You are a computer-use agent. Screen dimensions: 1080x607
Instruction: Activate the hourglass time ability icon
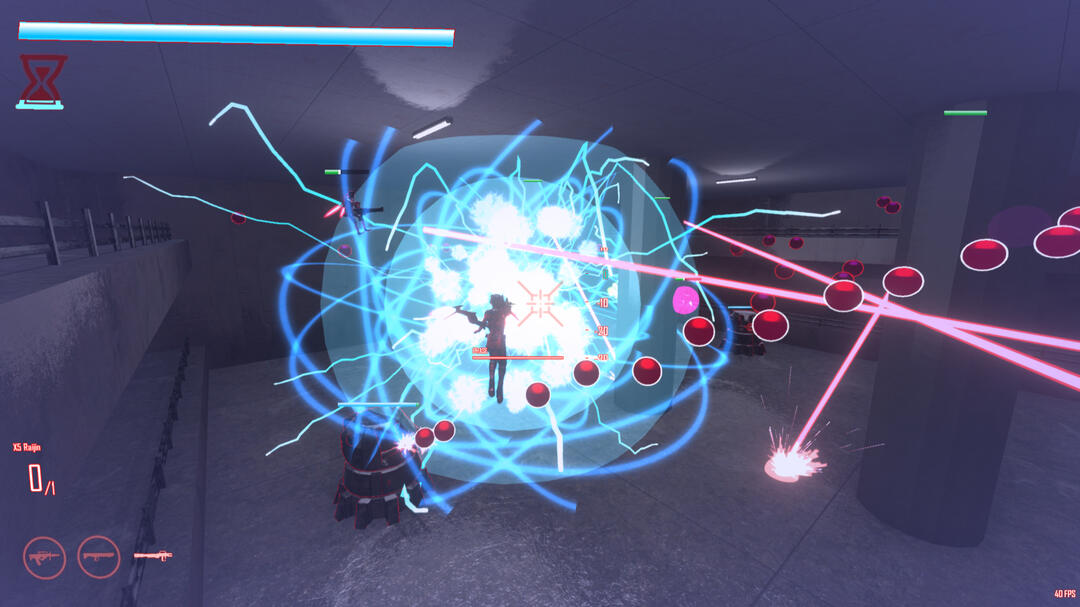(42, 80)
